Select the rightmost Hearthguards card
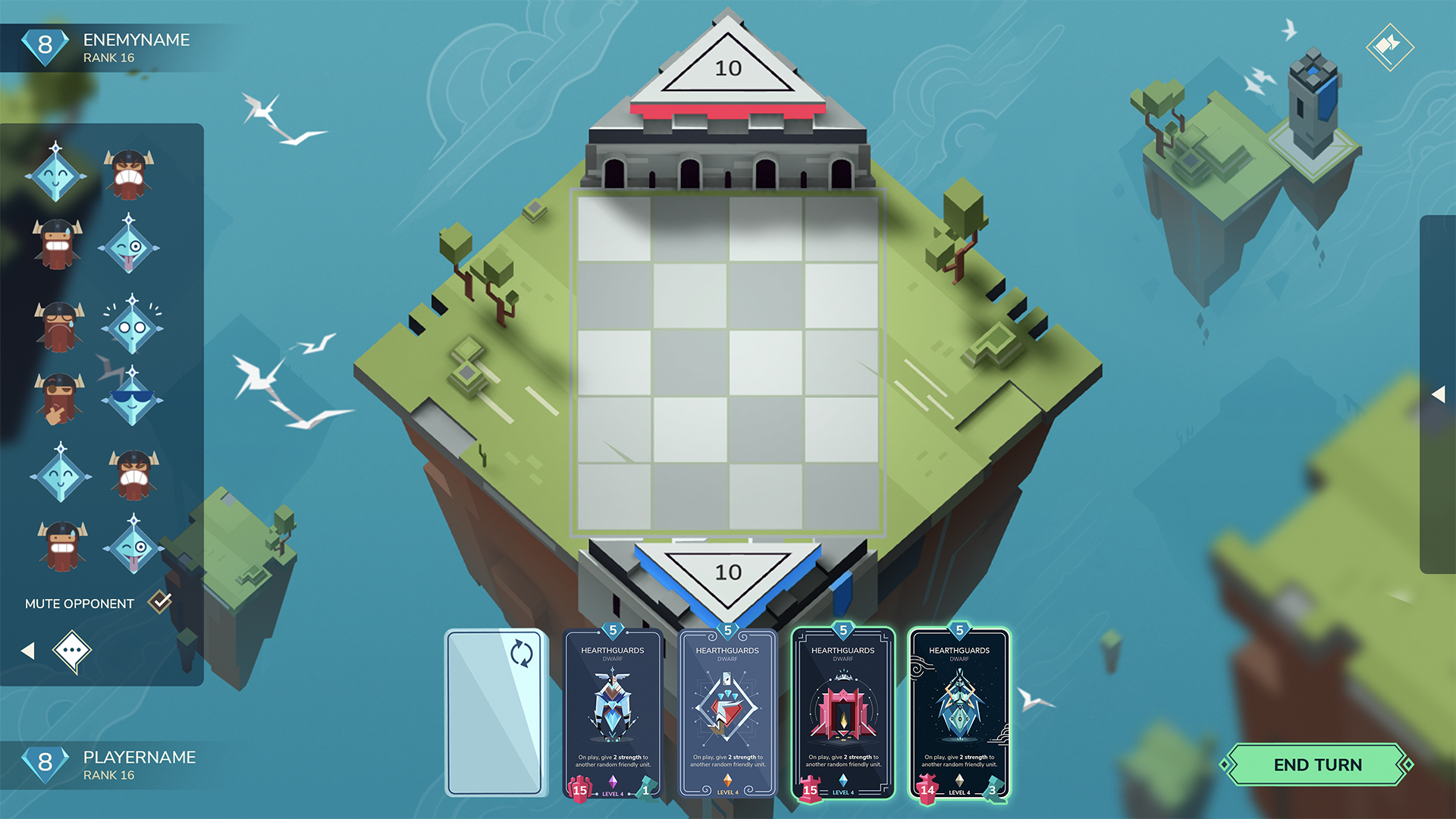This screenshot has width=1456, height=819. [x=959, y=713]
